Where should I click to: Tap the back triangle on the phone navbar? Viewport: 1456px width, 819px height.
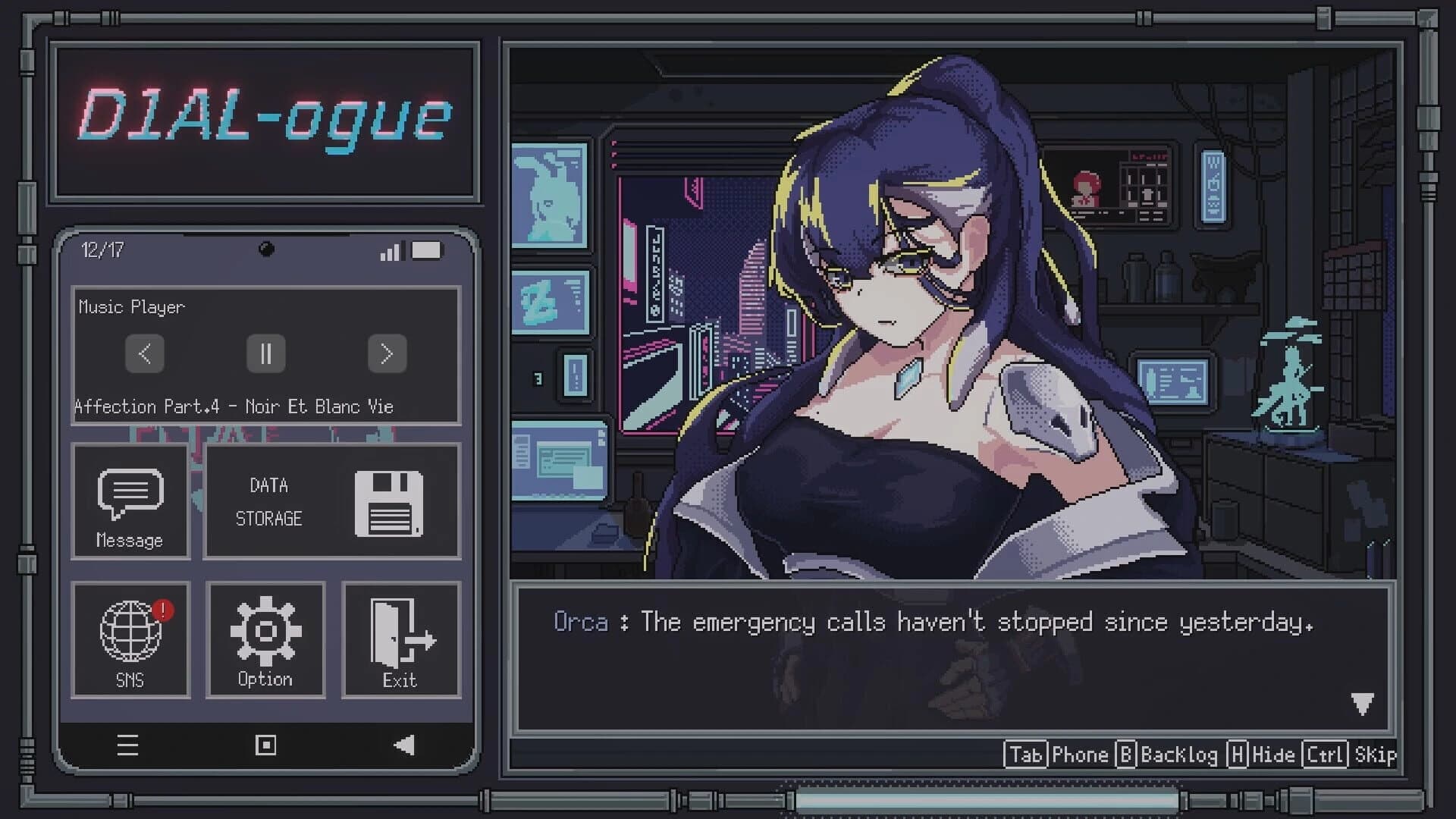[403, 746]
